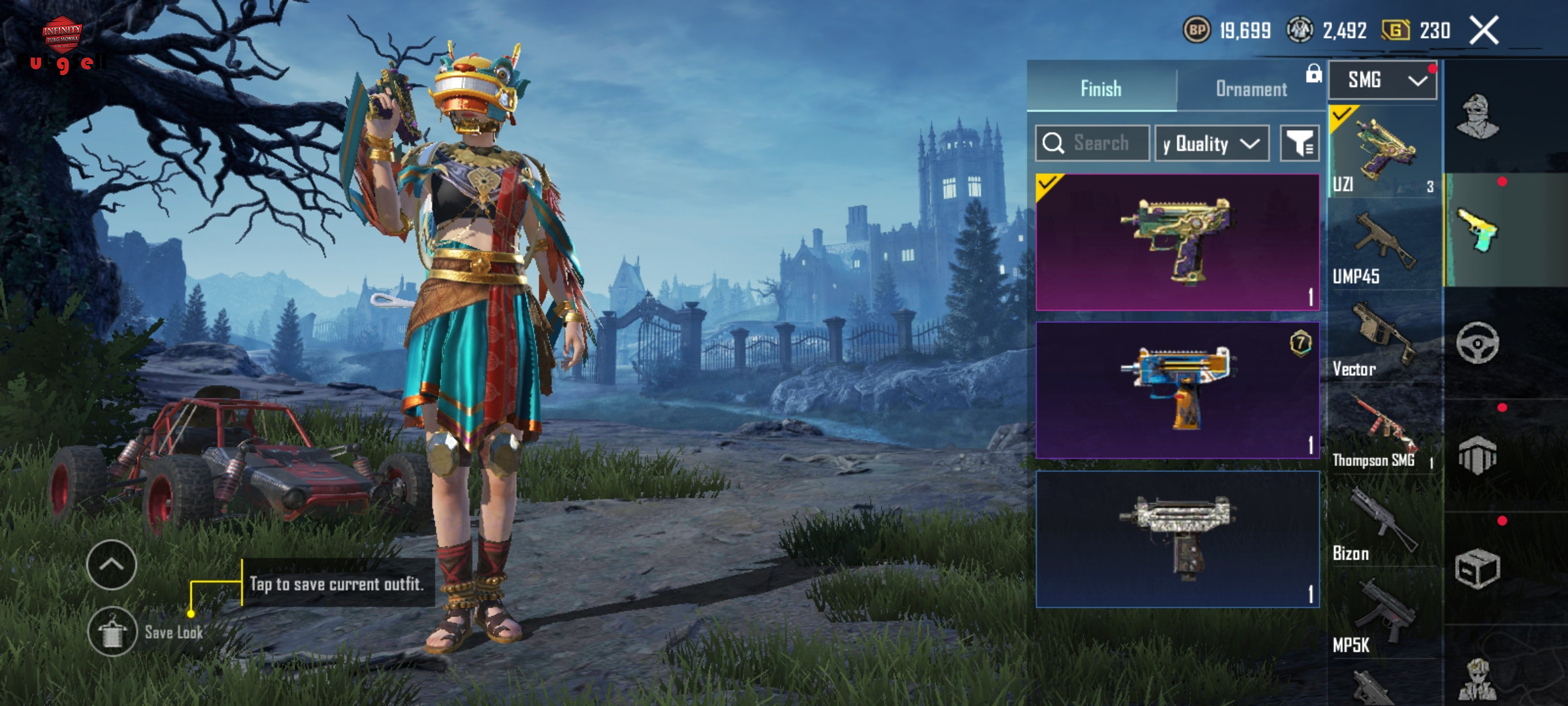The width and height of the screenshot is (1568, 706).
Task: Expand the up-arrow circle button
Action: coord(111,564)
